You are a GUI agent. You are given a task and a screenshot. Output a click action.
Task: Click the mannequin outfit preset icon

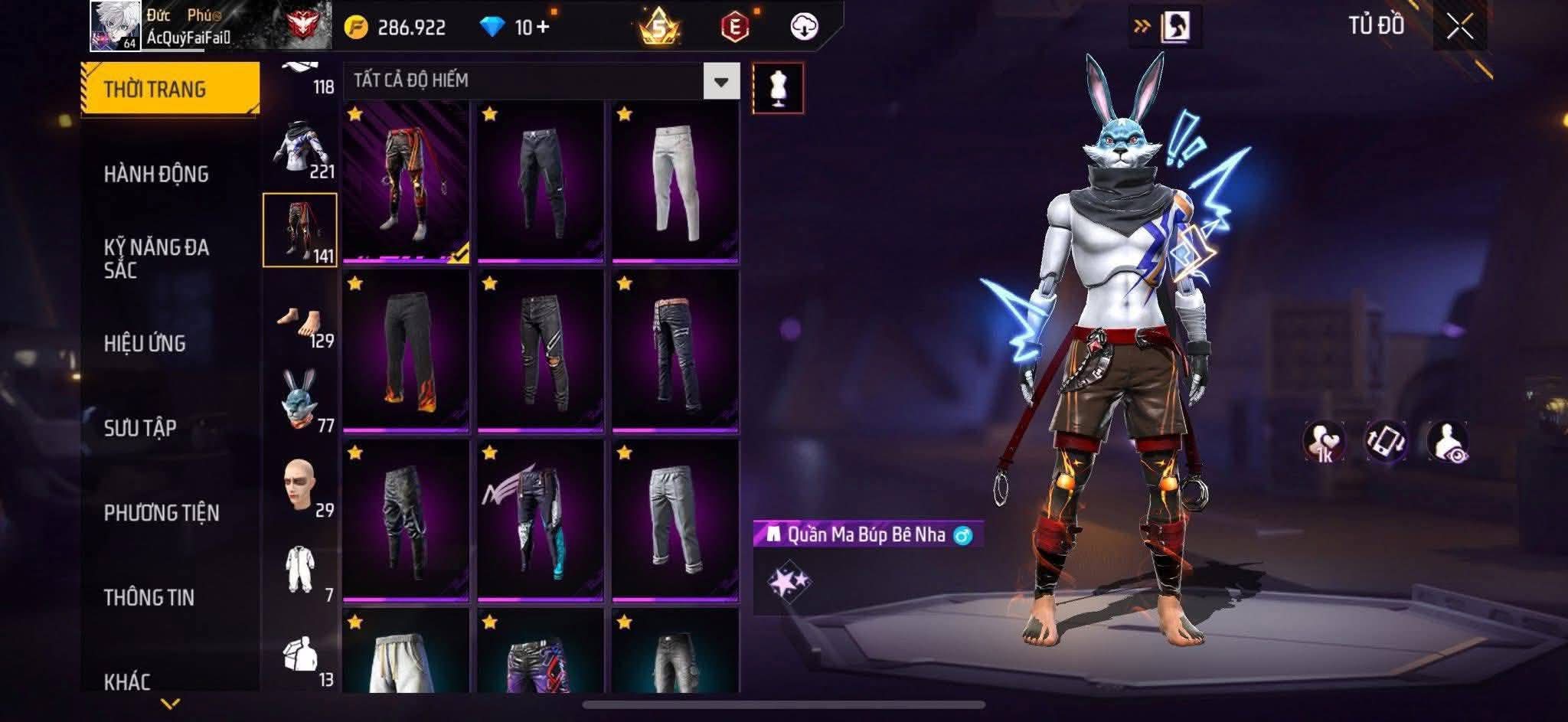[x=778, y=88]
